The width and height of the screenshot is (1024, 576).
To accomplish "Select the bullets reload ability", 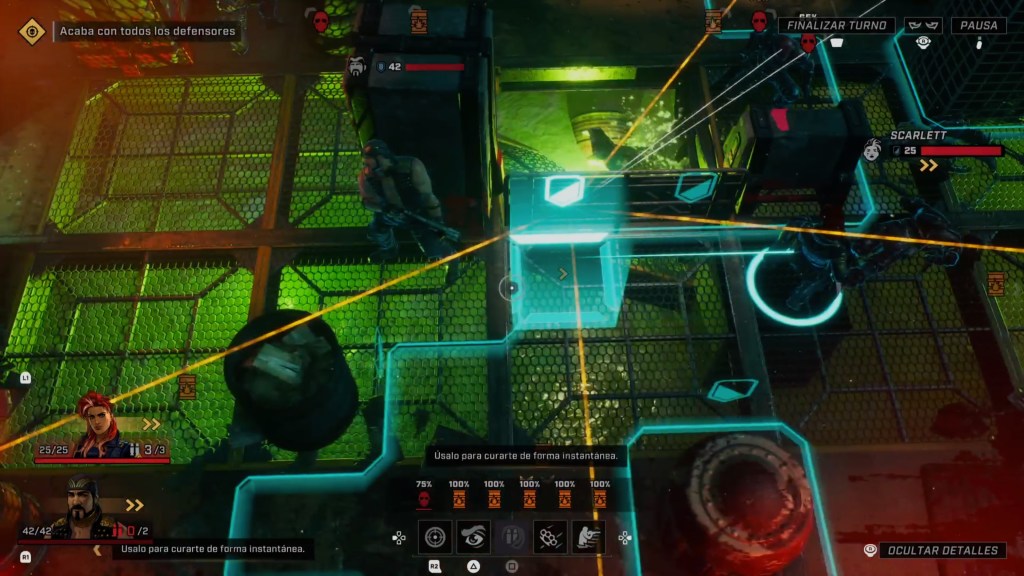I will click(511, 537).
